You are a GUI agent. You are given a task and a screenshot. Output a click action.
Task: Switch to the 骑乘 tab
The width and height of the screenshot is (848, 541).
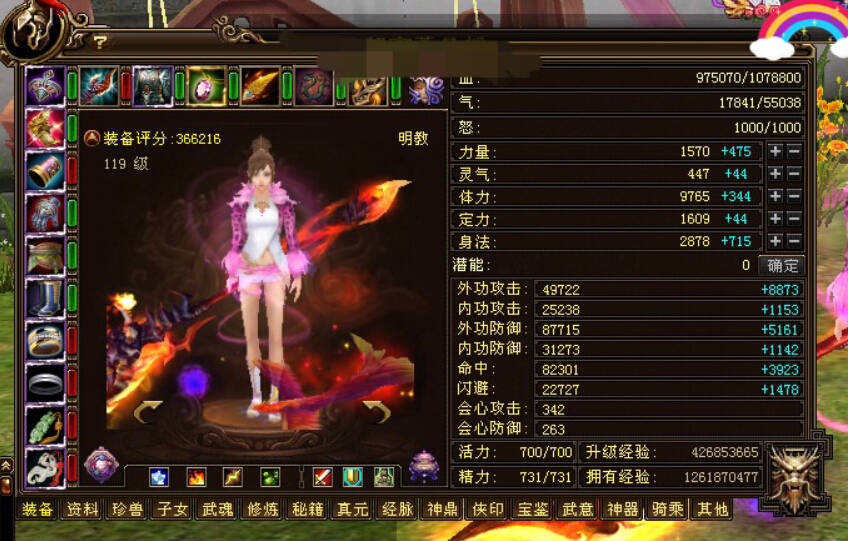(667, 509)
